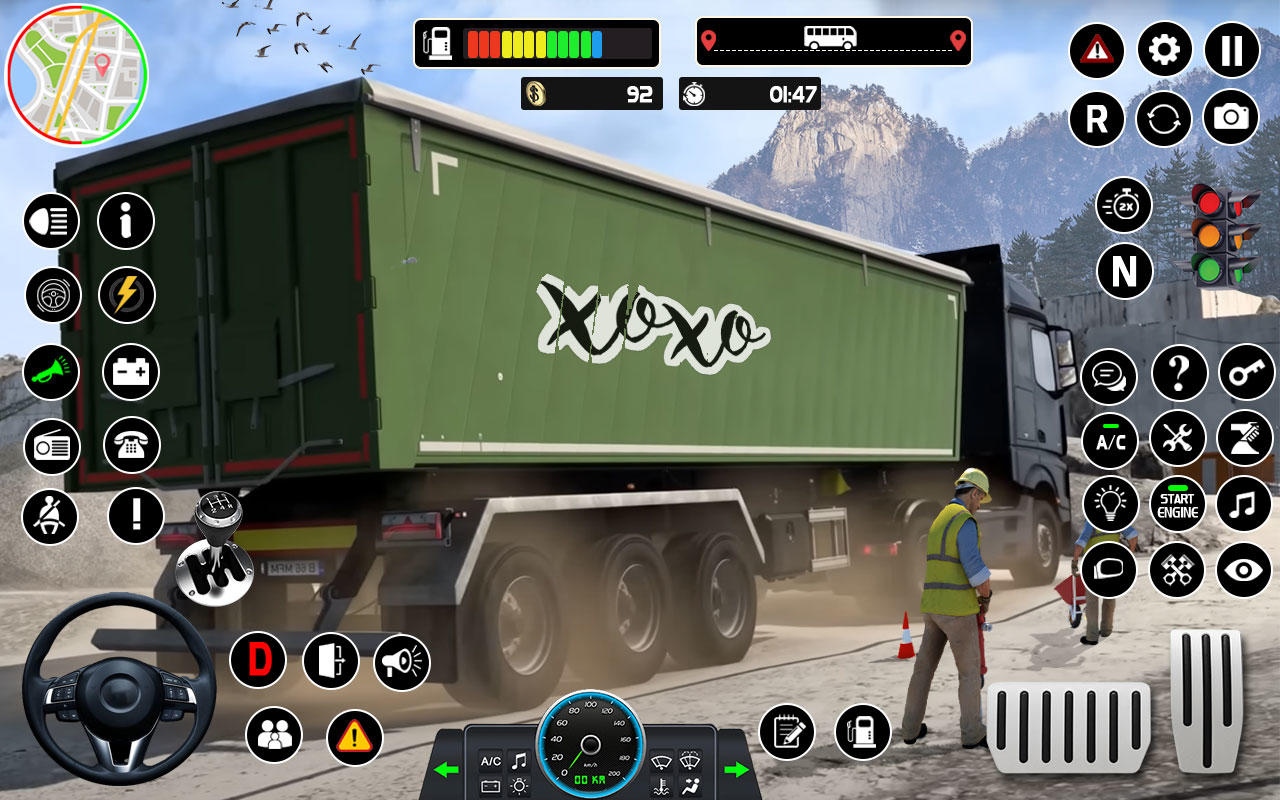The image size is (1280, 800).
Task: Switch on the headlights
Action: (51, 221)
